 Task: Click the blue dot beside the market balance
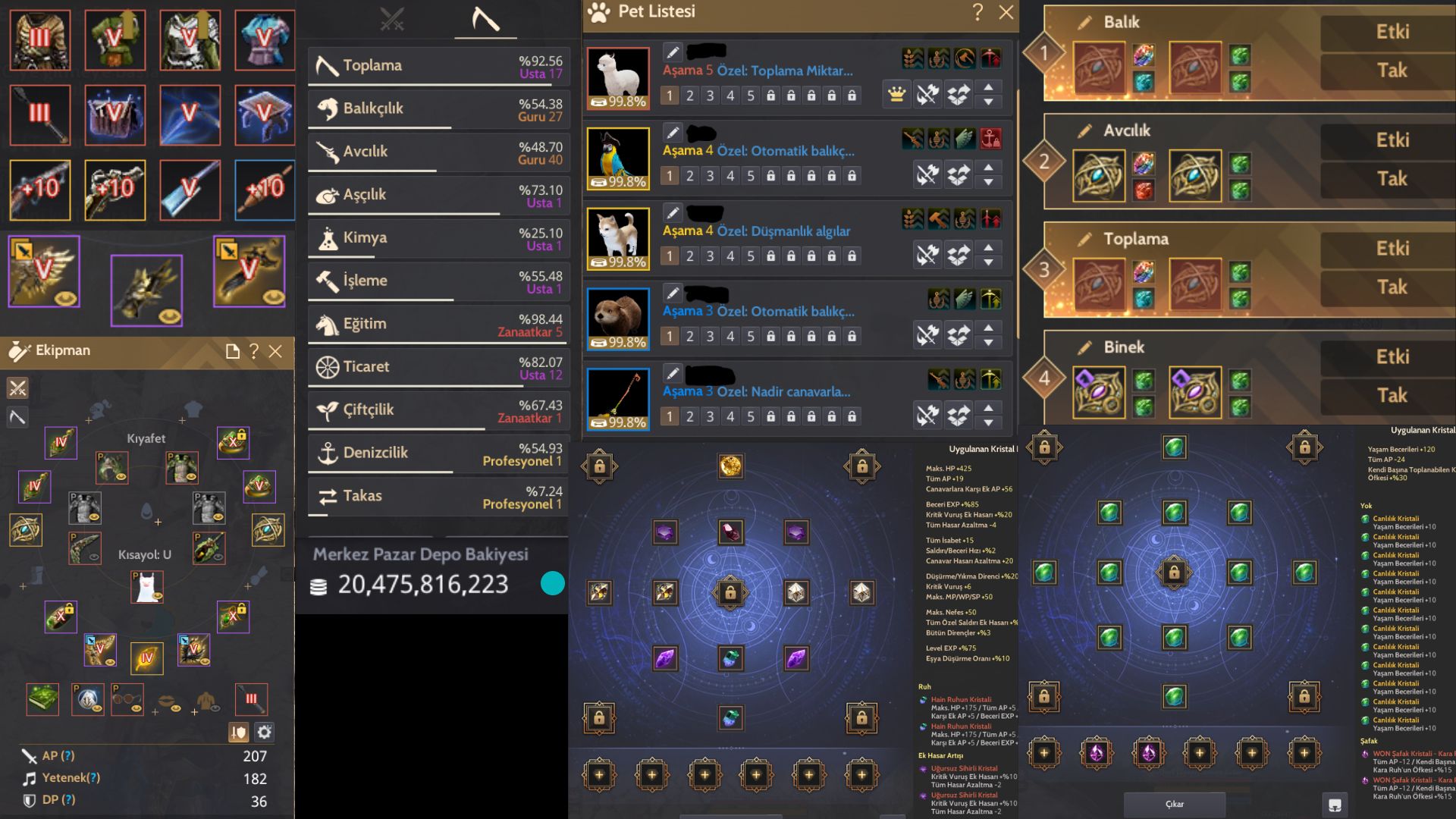click(552, 583)
